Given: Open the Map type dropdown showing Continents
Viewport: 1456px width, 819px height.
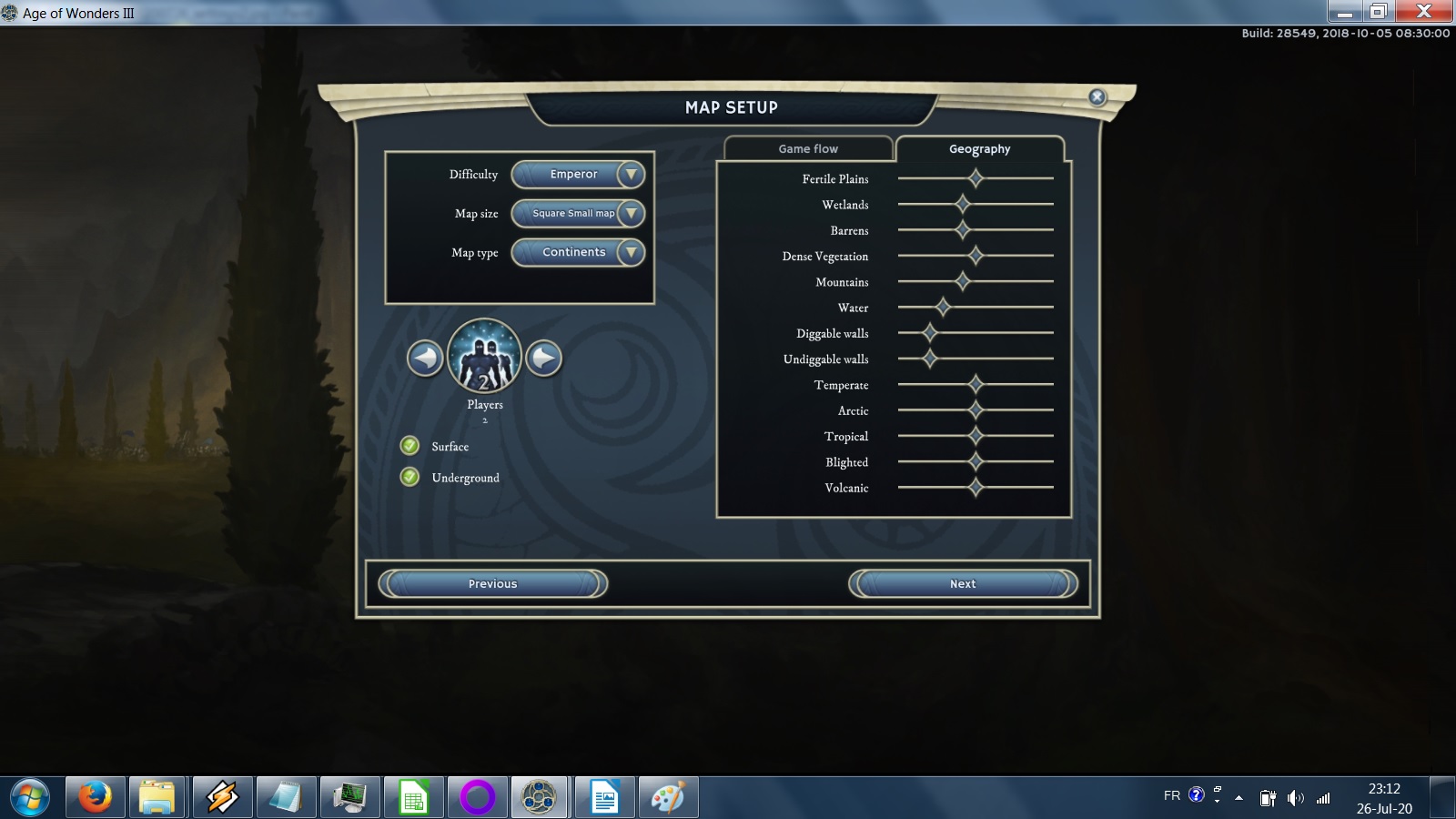Looking at the screenshot, I should (578, 252).
